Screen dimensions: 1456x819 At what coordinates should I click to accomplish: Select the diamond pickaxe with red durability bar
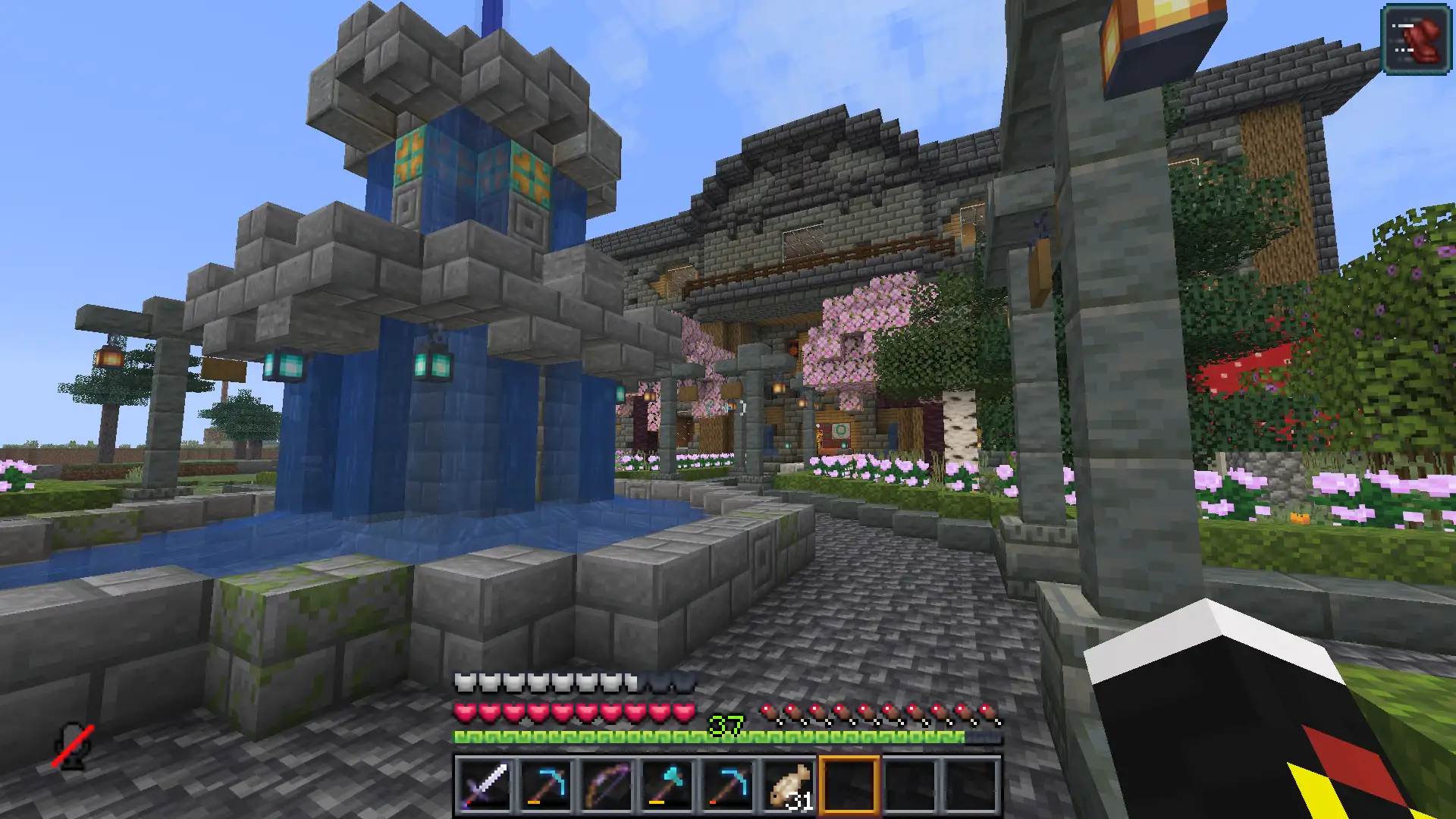tap(727, 786)
